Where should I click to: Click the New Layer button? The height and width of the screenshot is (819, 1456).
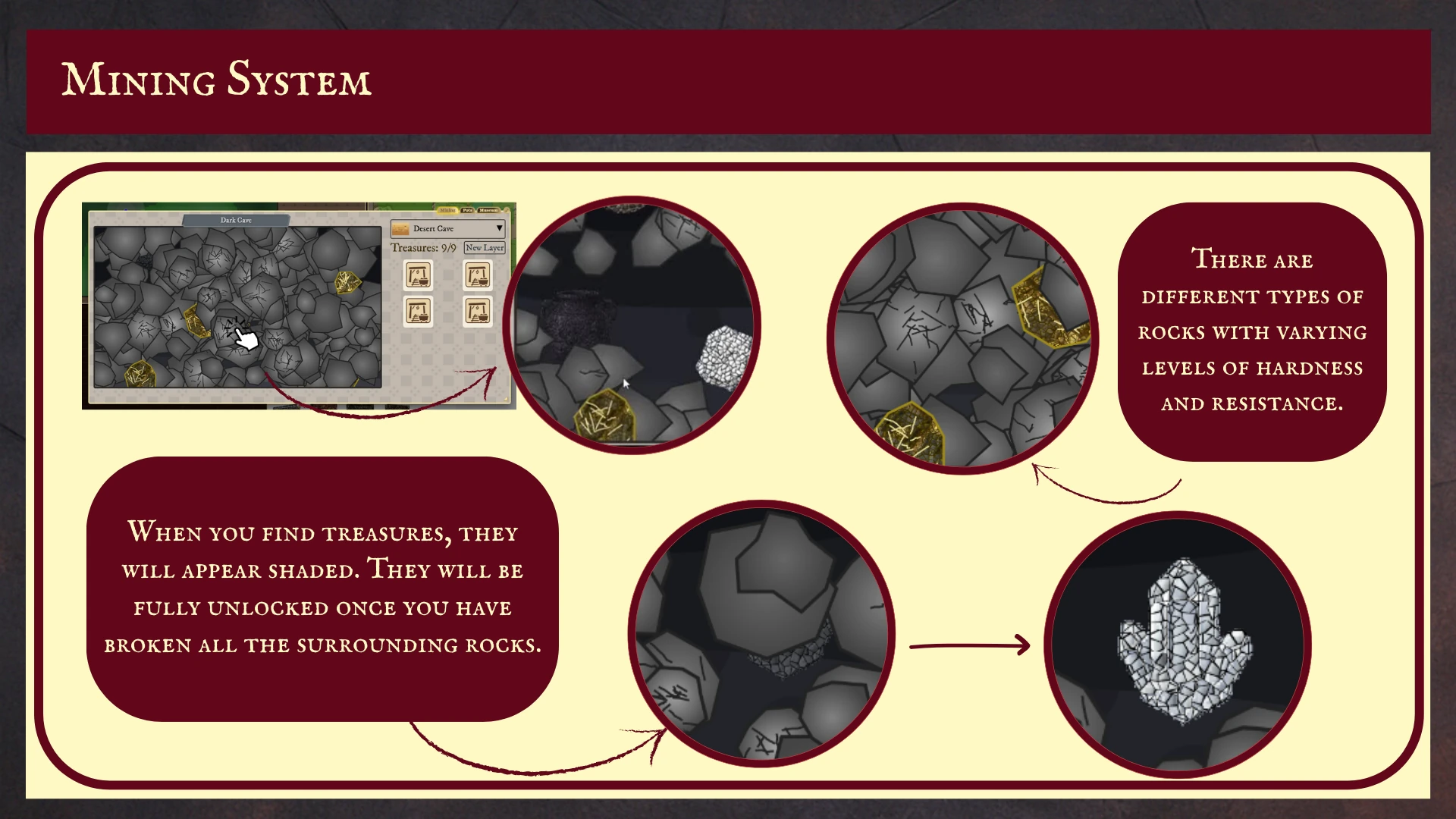tap(484, 248)
